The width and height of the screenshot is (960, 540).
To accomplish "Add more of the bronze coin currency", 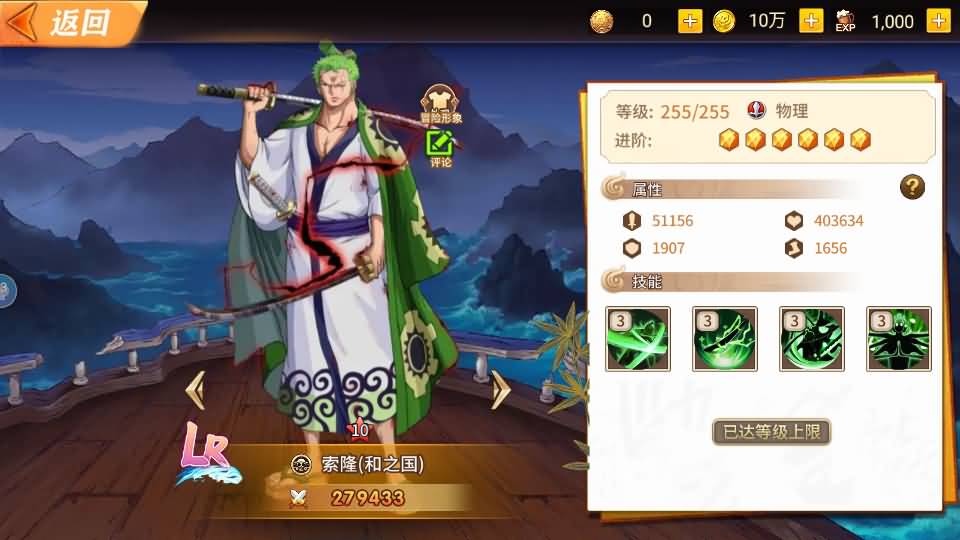I will [690, 21].
